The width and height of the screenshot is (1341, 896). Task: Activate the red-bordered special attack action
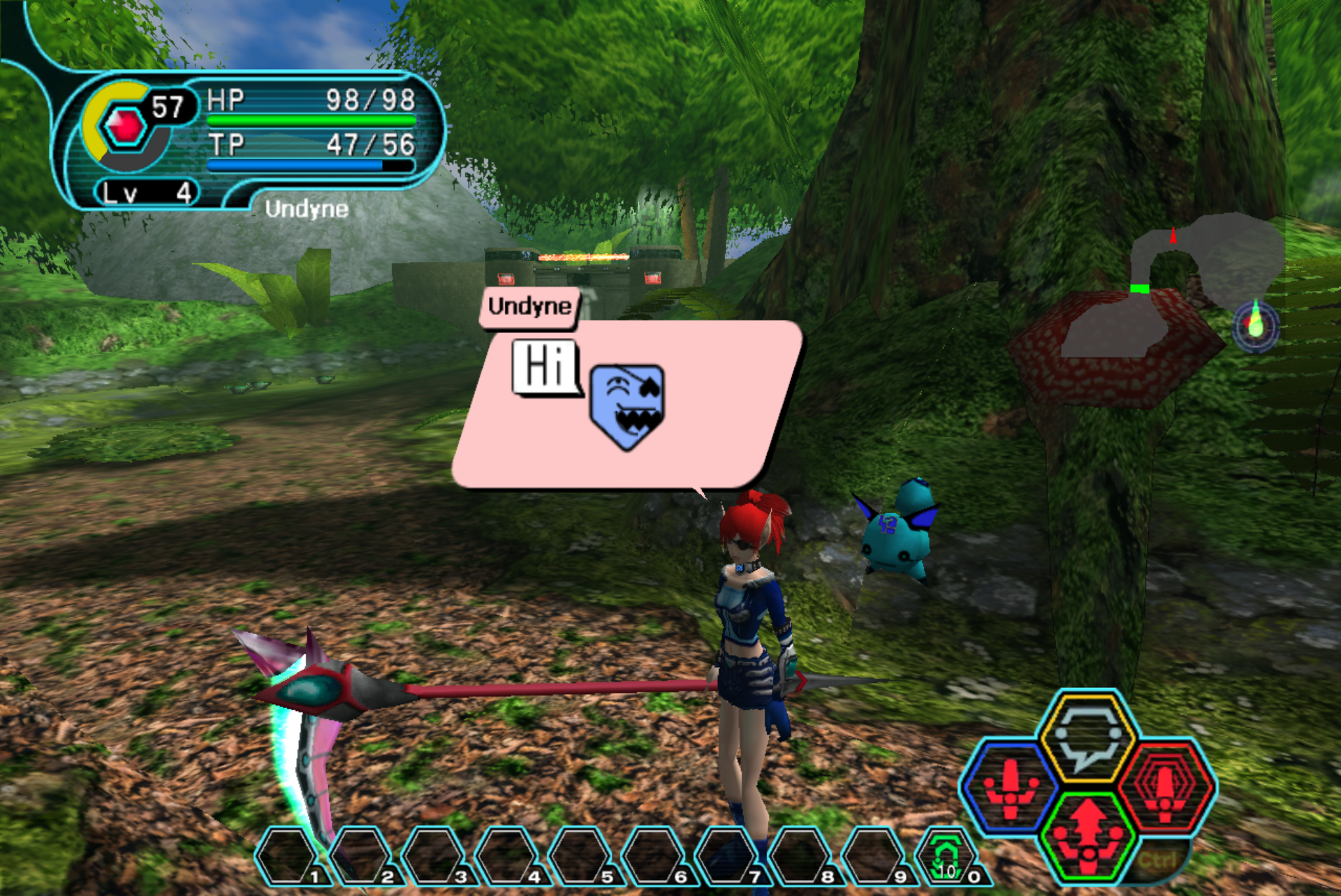click(1166, 787)
